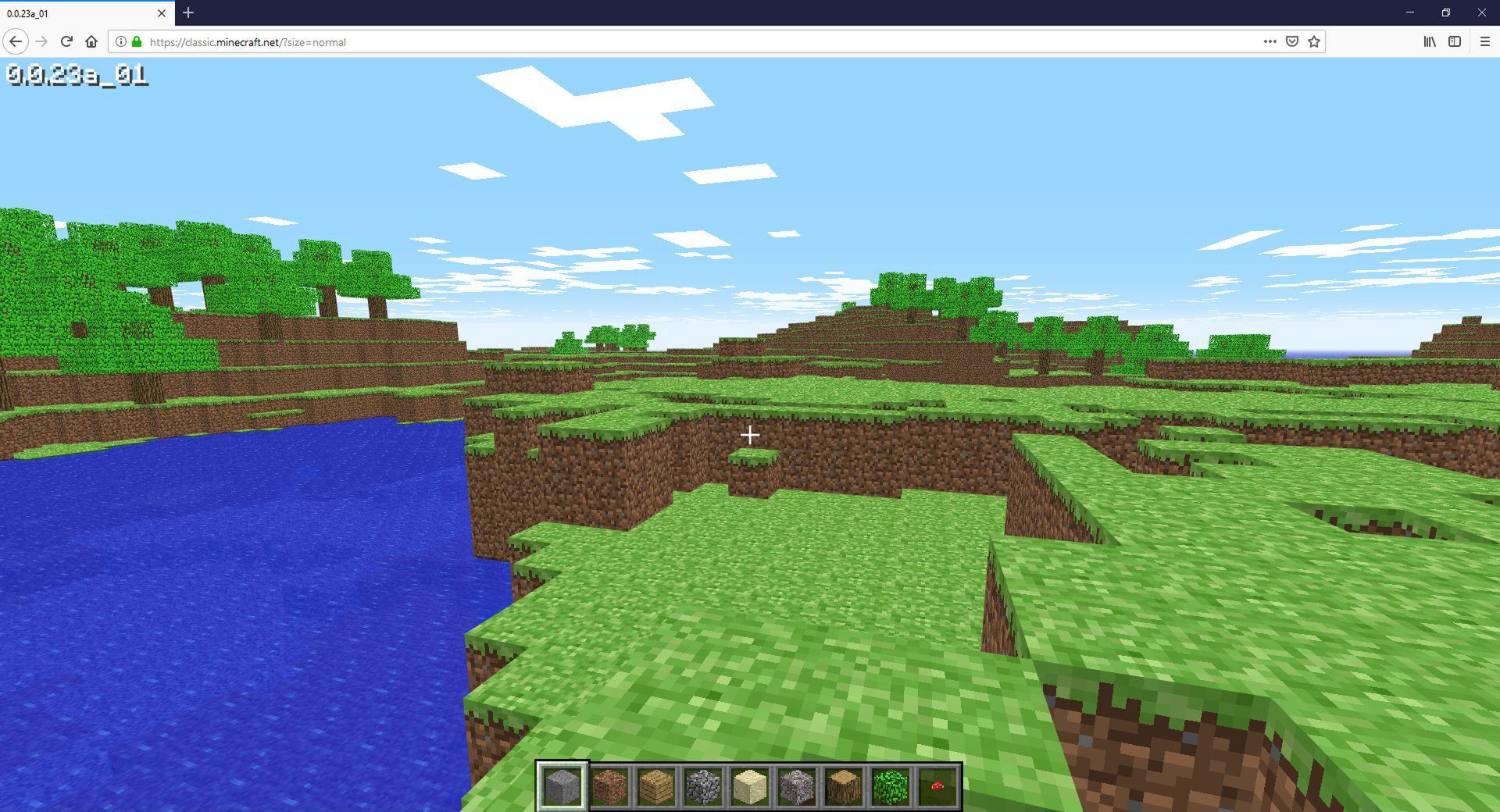Toggle the Firefox sidebar
Image resolution: width=1500 pixels, height=812 pixels.
pos(1455,42)
